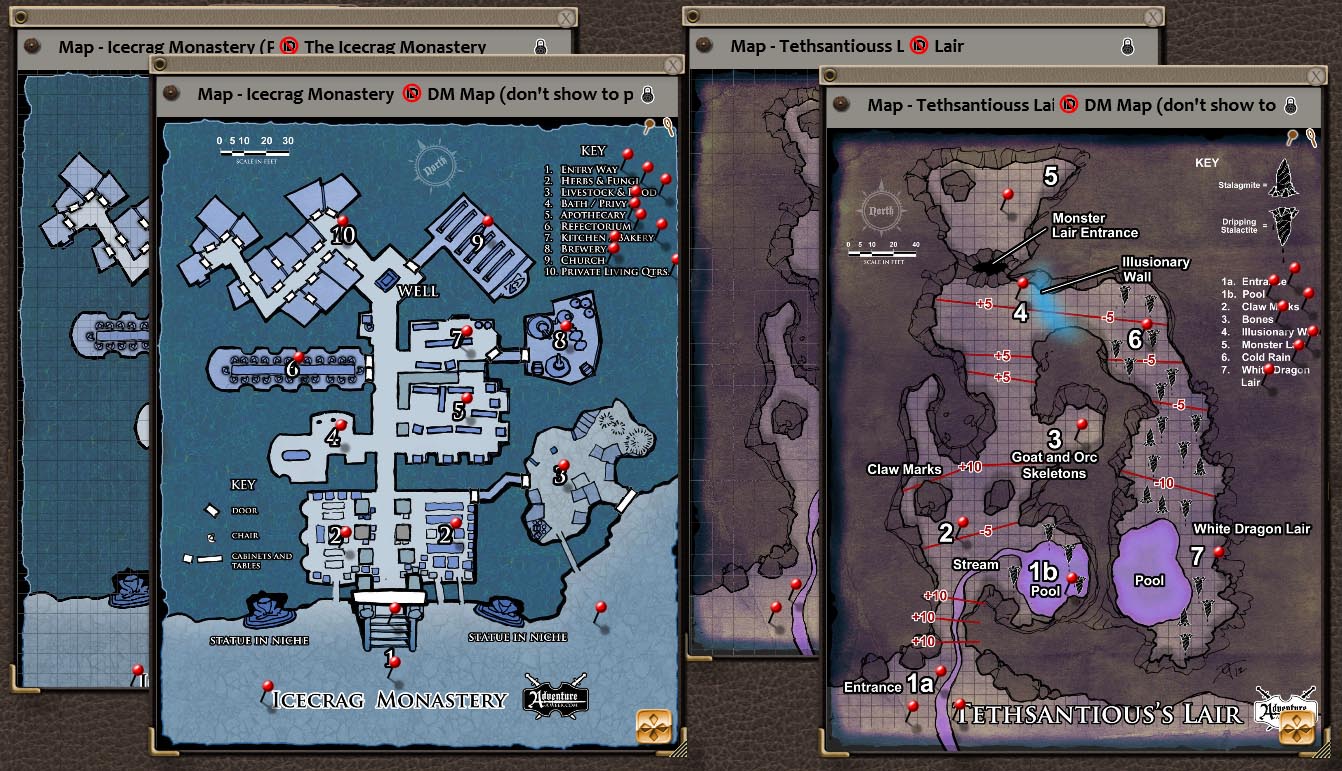Click the pin beside Refectorium in the KEY list

click(662, 225)
